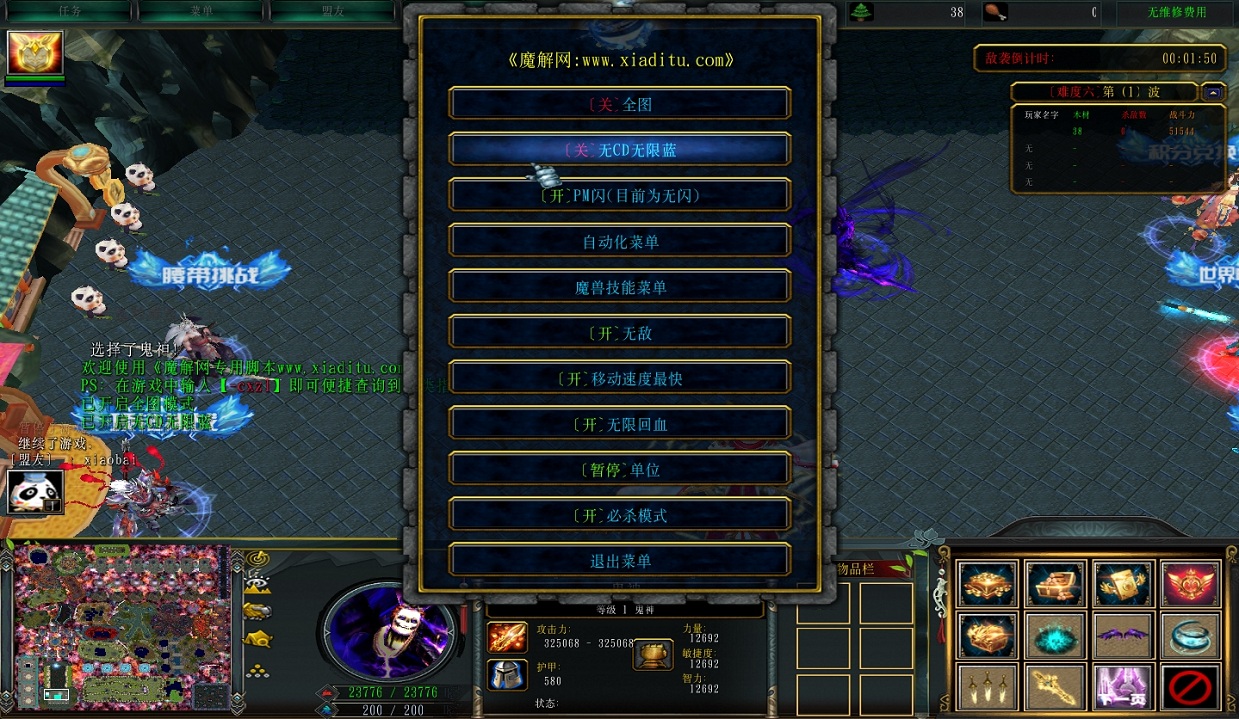Select the hero icon with golden crest
The image size is (1239, 719).
point(35,52)
